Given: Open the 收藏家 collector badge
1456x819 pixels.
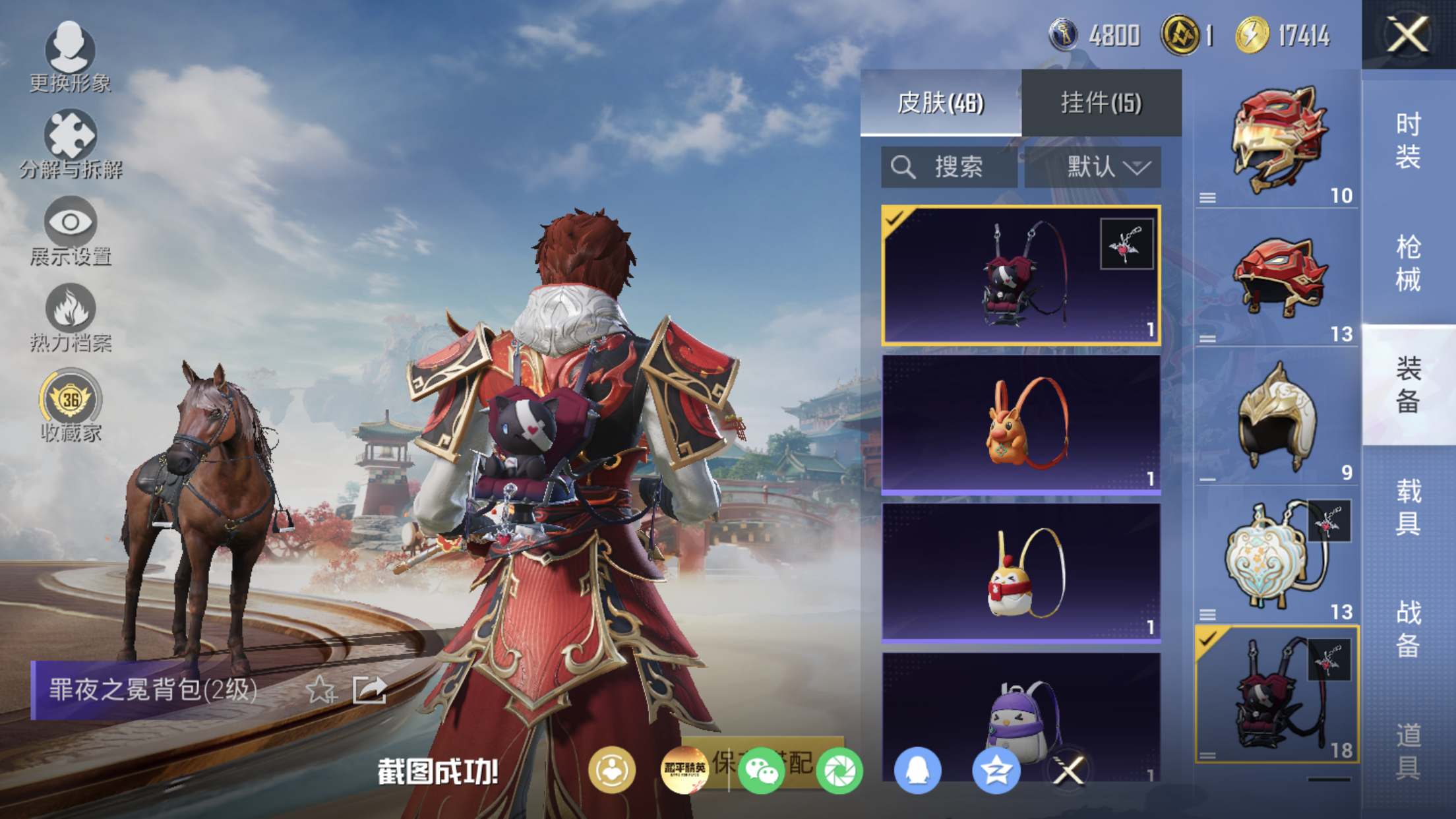Looking at the screenshot, I should coord(70,405).
